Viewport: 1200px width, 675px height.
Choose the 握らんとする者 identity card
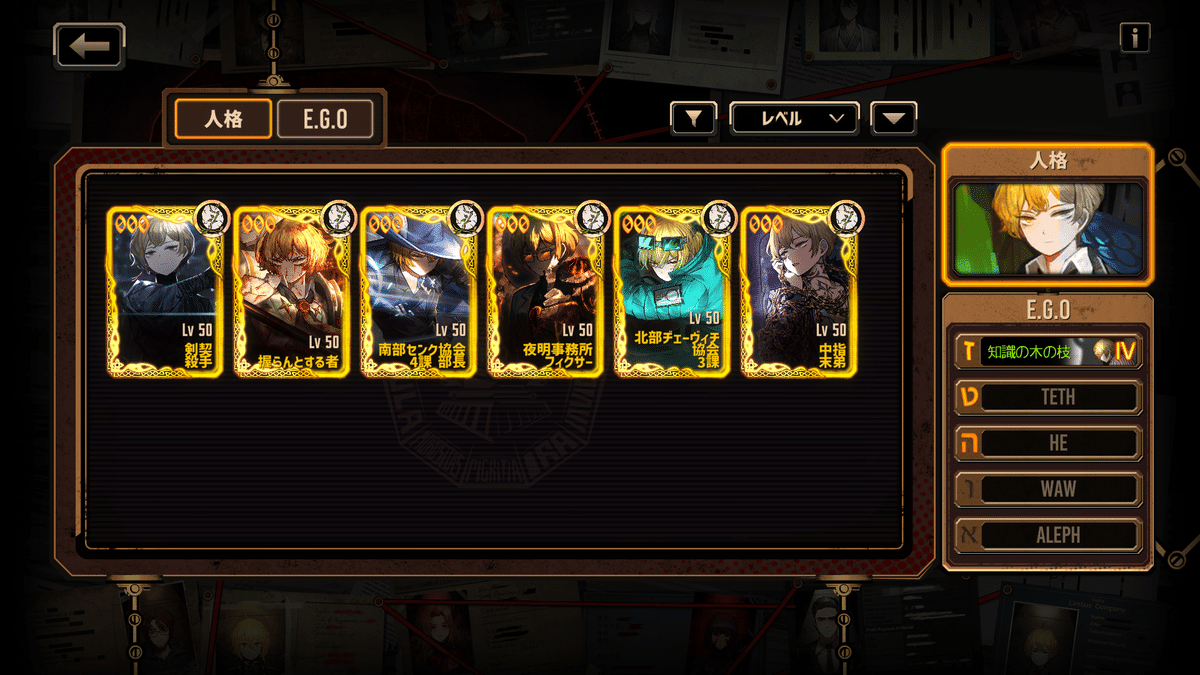point(293,290)
